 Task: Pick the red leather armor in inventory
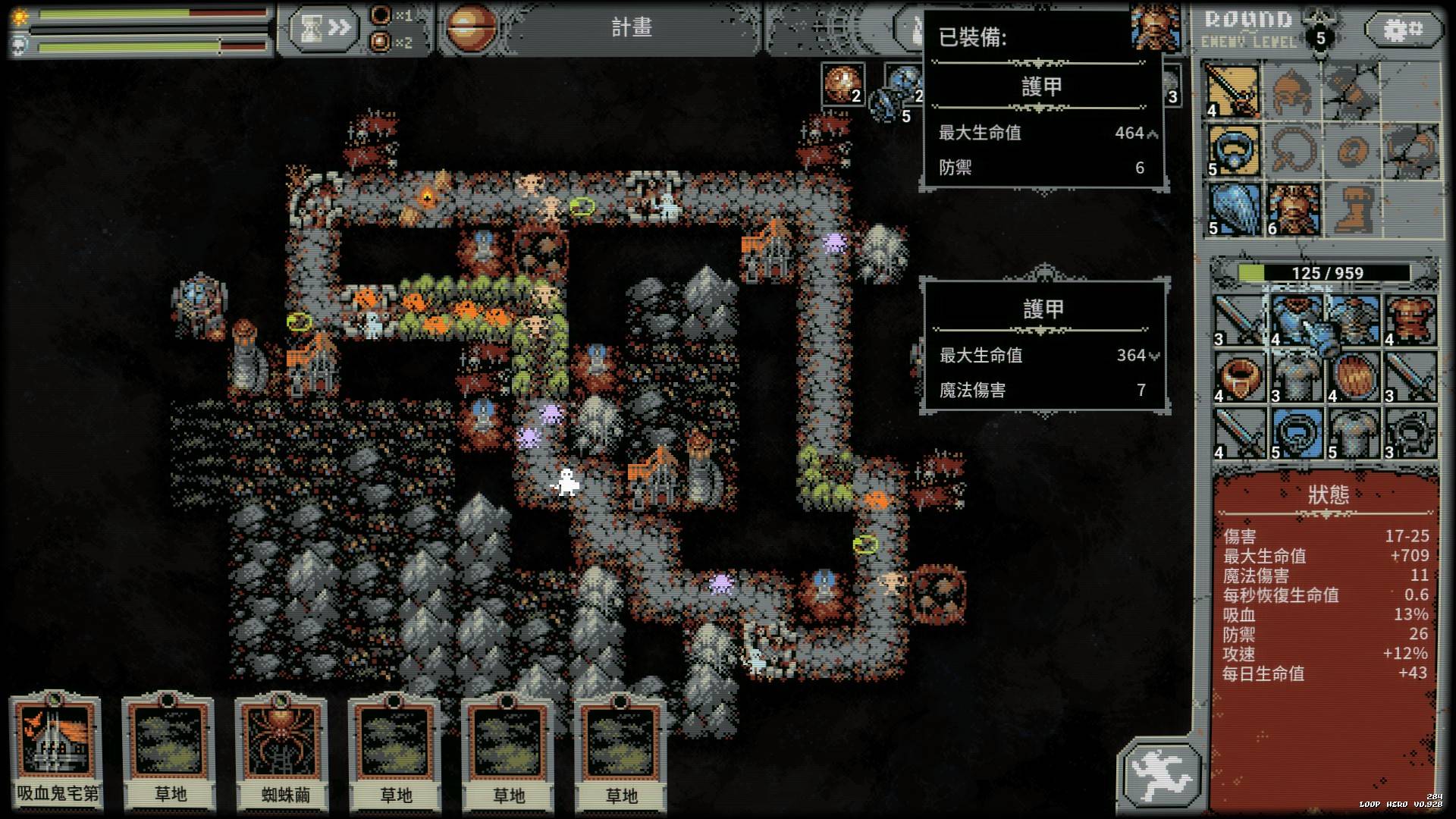click(x=1410, y=319)
